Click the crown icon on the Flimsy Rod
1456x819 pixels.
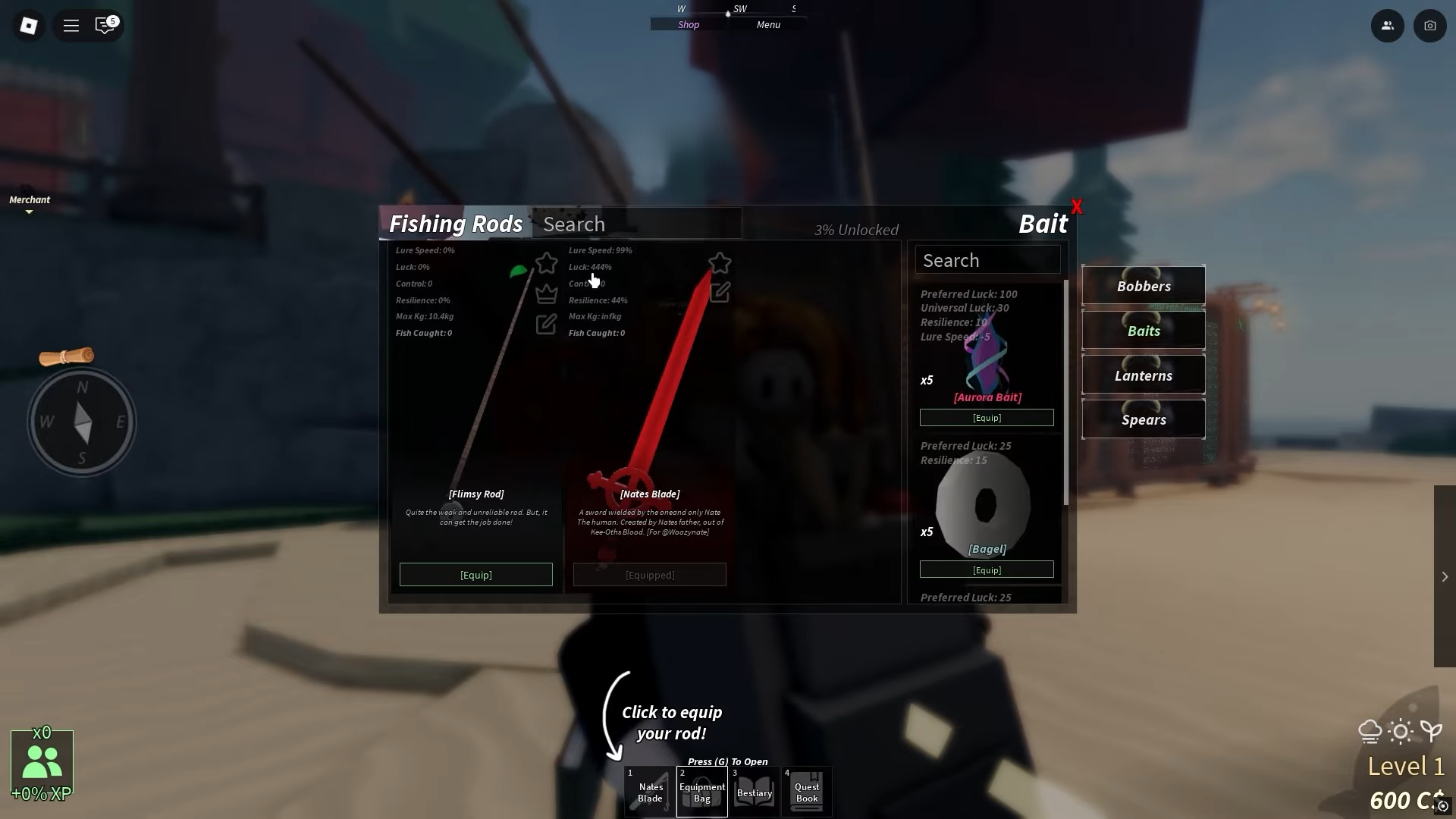(547, 293)
